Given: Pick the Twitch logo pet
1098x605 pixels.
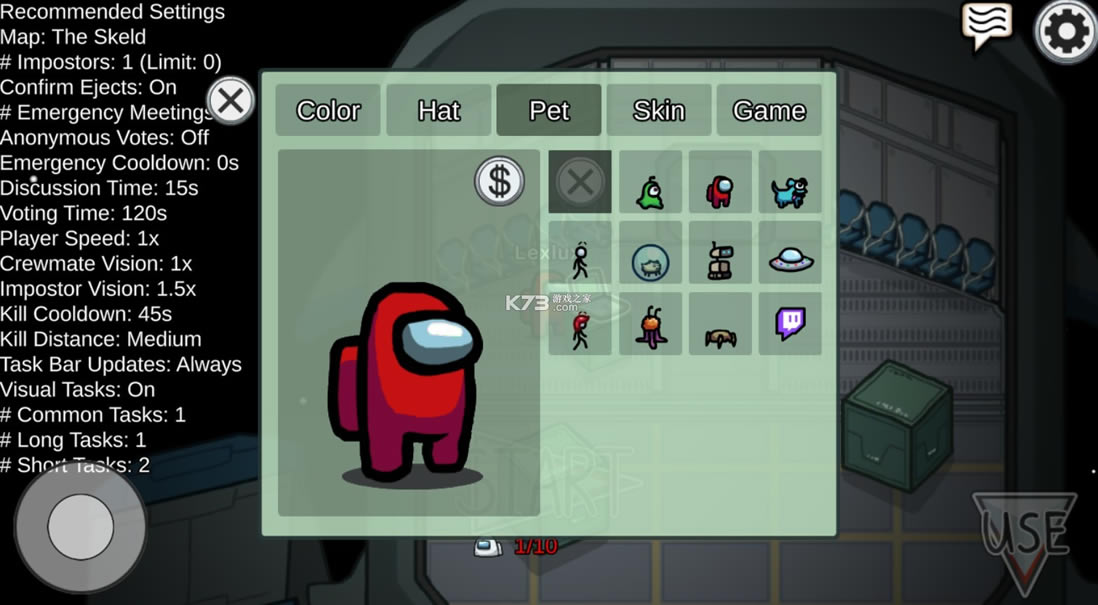Looking at the screenshot, I should [x=790, y=324].
